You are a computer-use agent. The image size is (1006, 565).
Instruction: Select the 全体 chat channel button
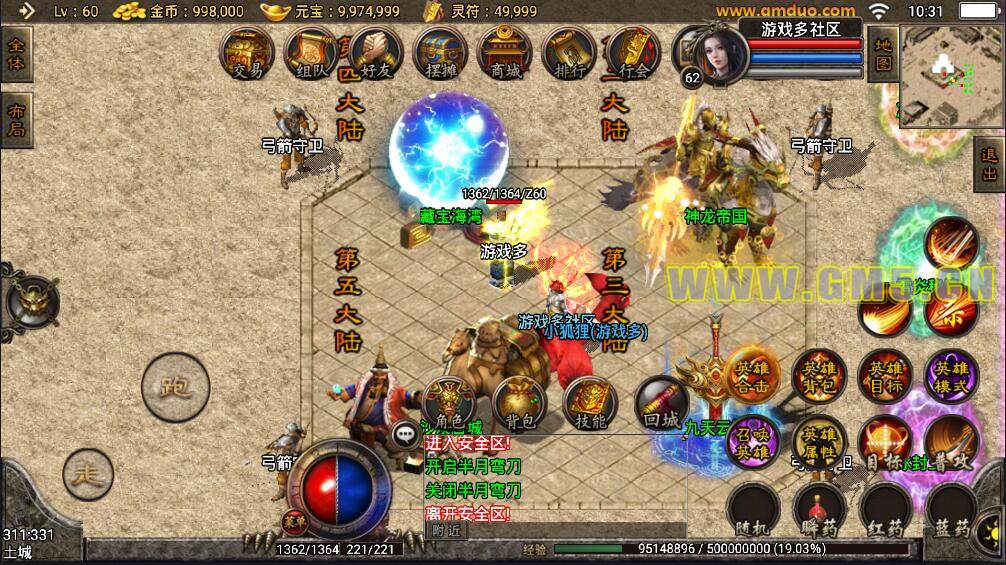point(16,56)
